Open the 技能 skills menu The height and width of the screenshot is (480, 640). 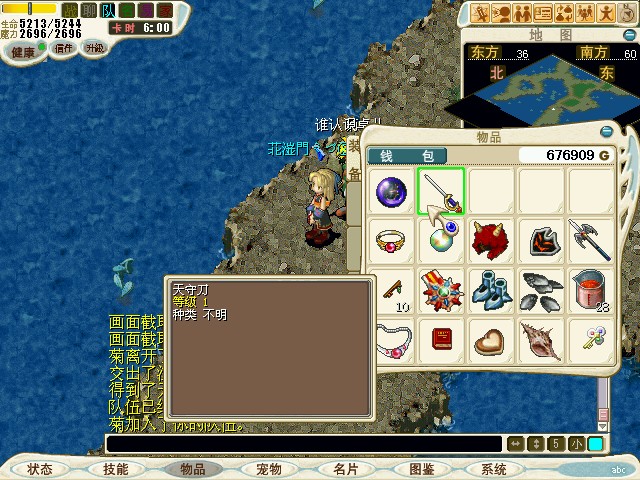click(115, 469)
